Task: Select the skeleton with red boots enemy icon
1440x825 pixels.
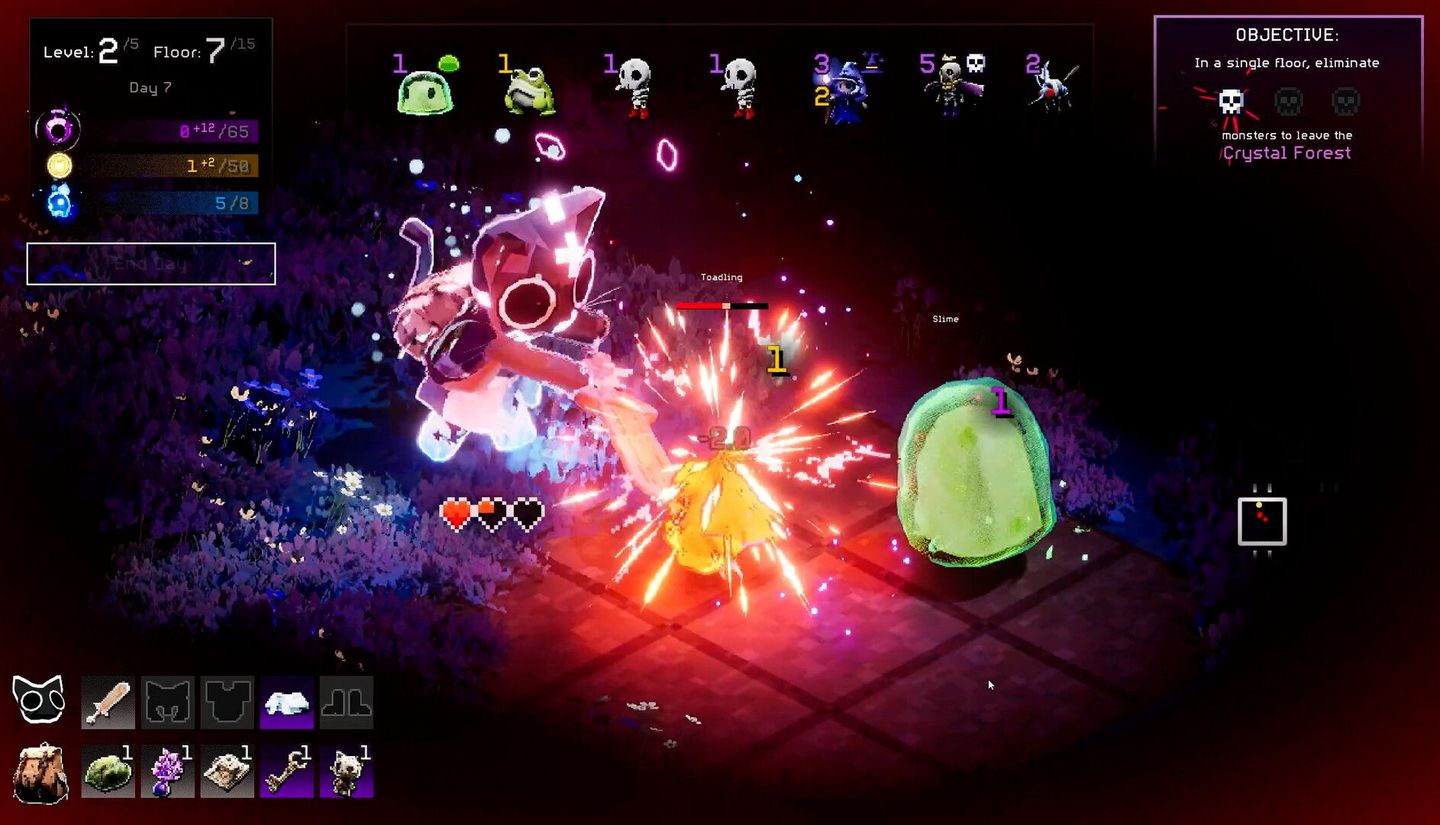Action: (x=637, y=85)
